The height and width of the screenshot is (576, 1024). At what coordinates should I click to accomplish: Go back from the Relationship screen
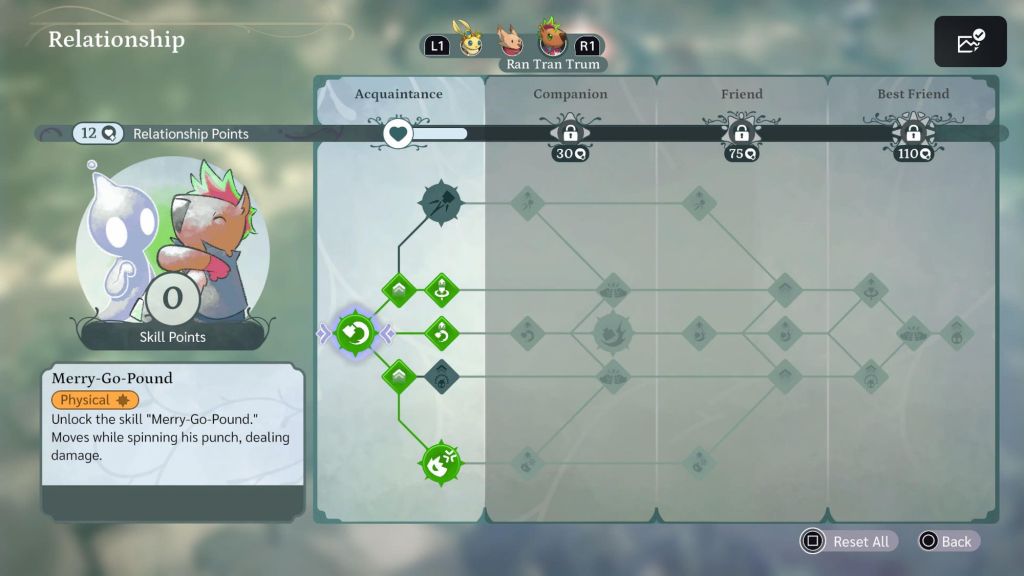[945, 541]
